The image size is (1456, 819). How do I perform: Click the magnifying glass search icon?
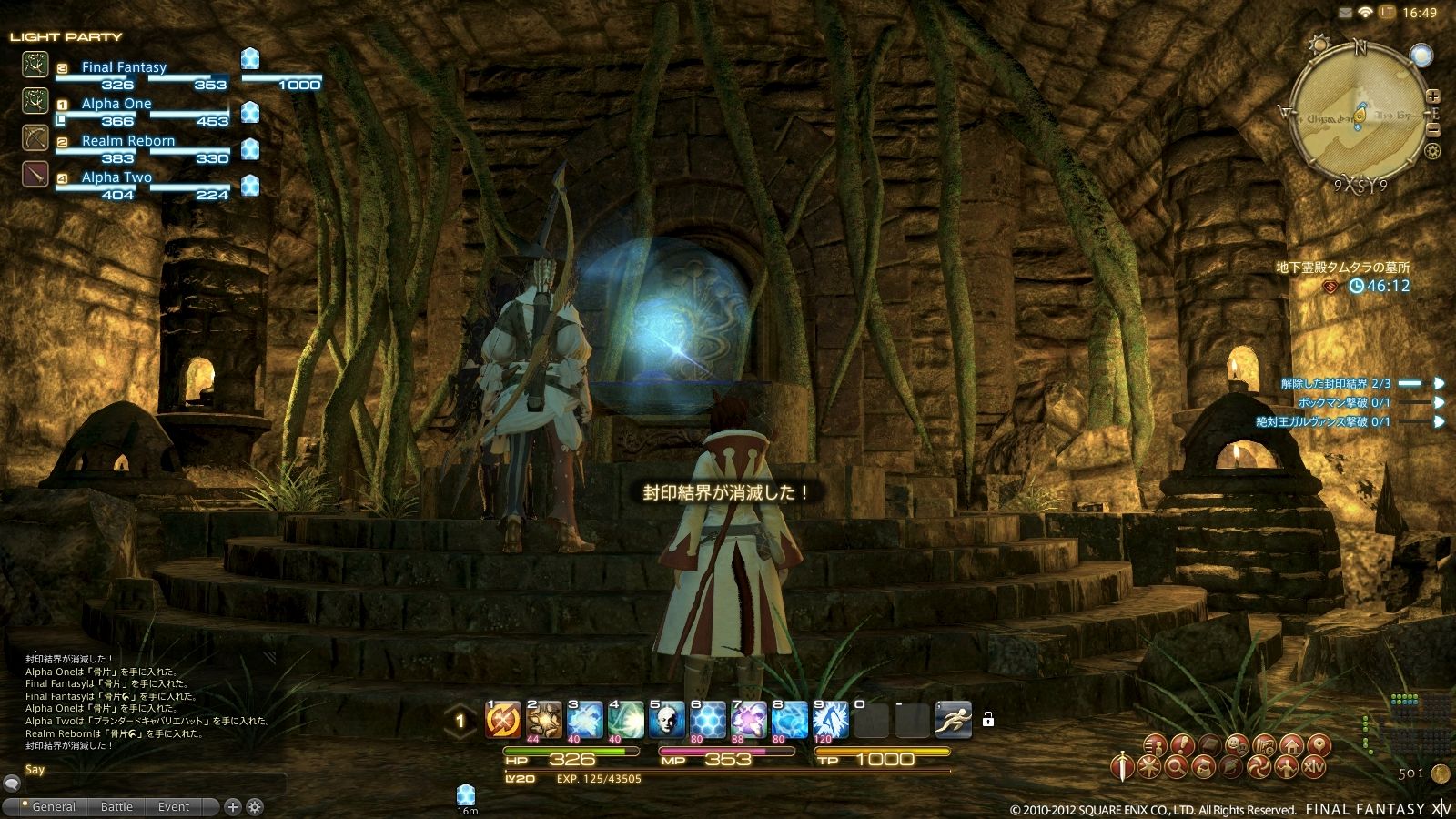[x=1178, y=766]
